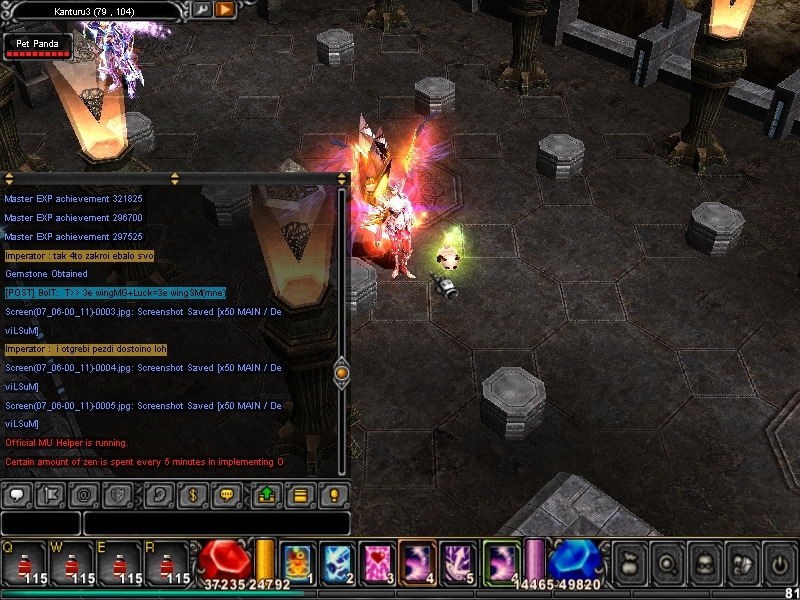800x600 pixels.
Task: Activate the pink heart skill in slot 3
Action: (x=375, y=561)
